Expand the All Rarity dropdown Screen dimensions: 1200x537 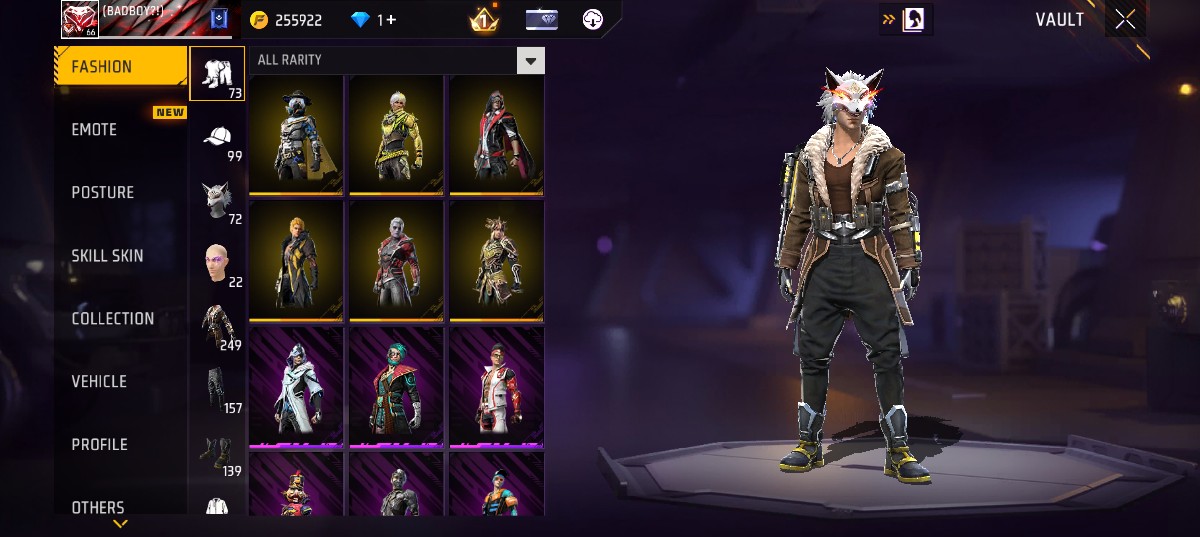pos(531,61)
